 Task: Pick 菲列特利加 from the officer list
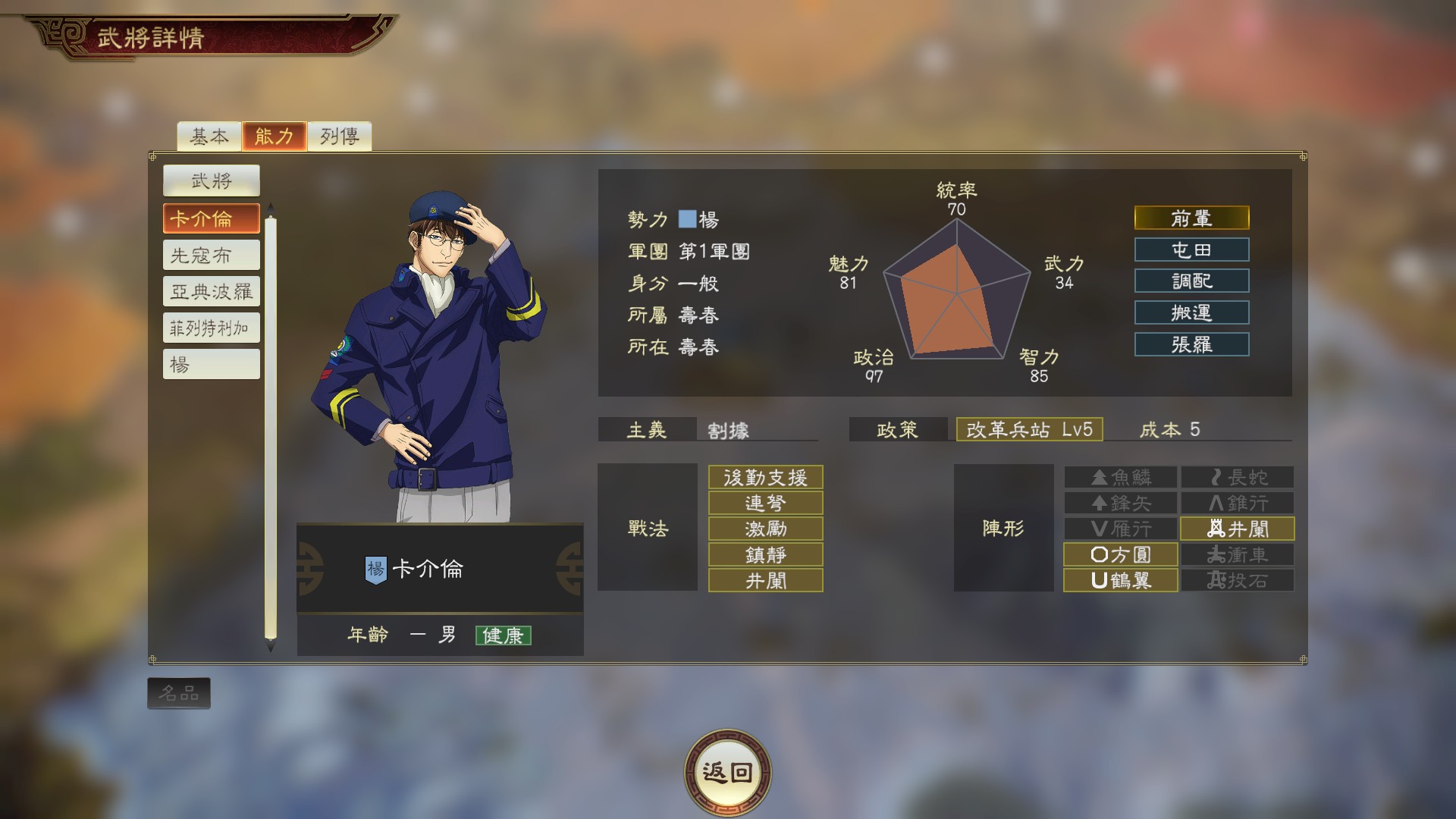click(x=211, y=328)
